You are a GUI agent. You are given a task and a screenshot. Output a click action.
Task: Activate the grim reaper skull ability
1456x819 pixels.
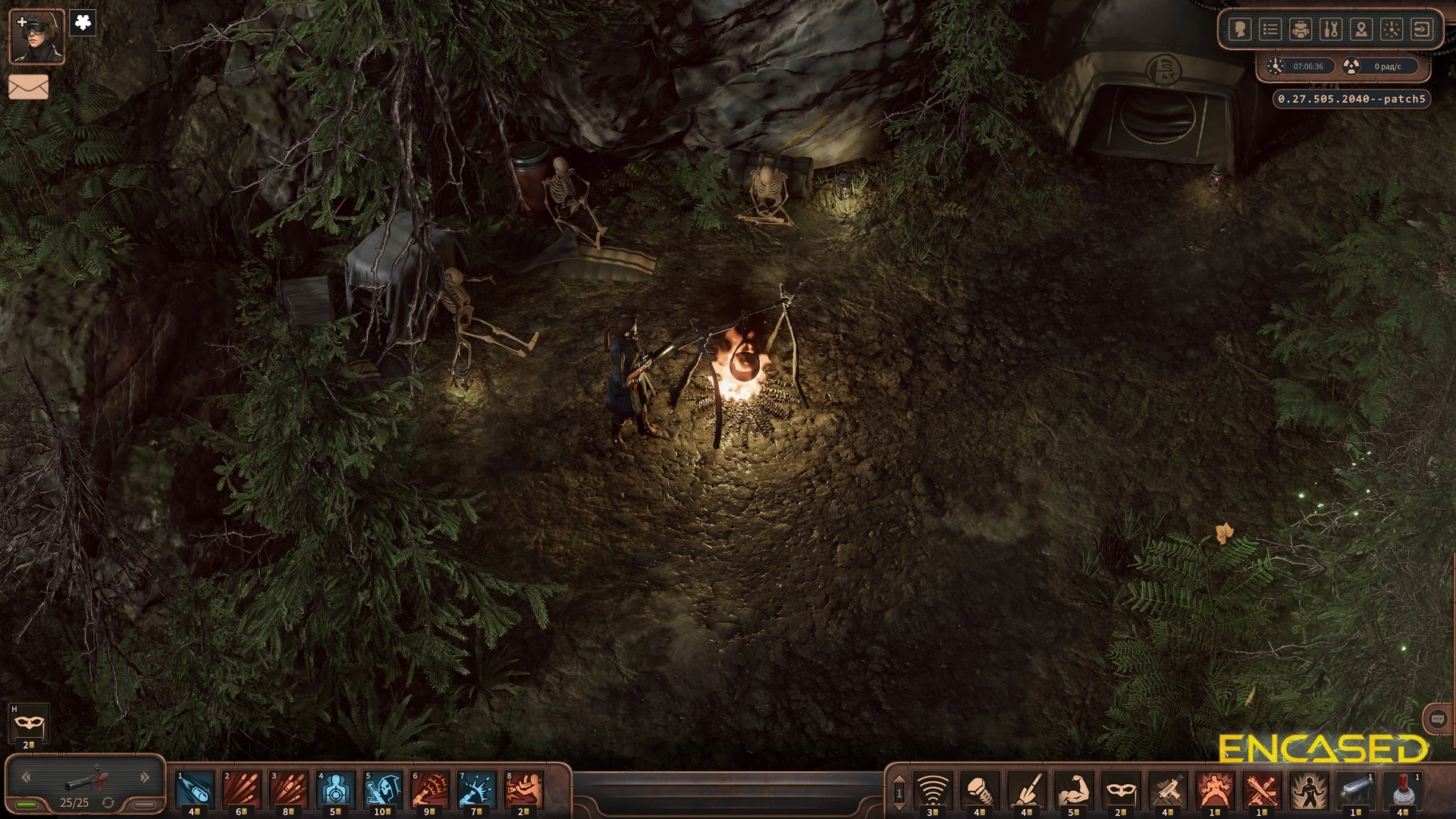383,790
